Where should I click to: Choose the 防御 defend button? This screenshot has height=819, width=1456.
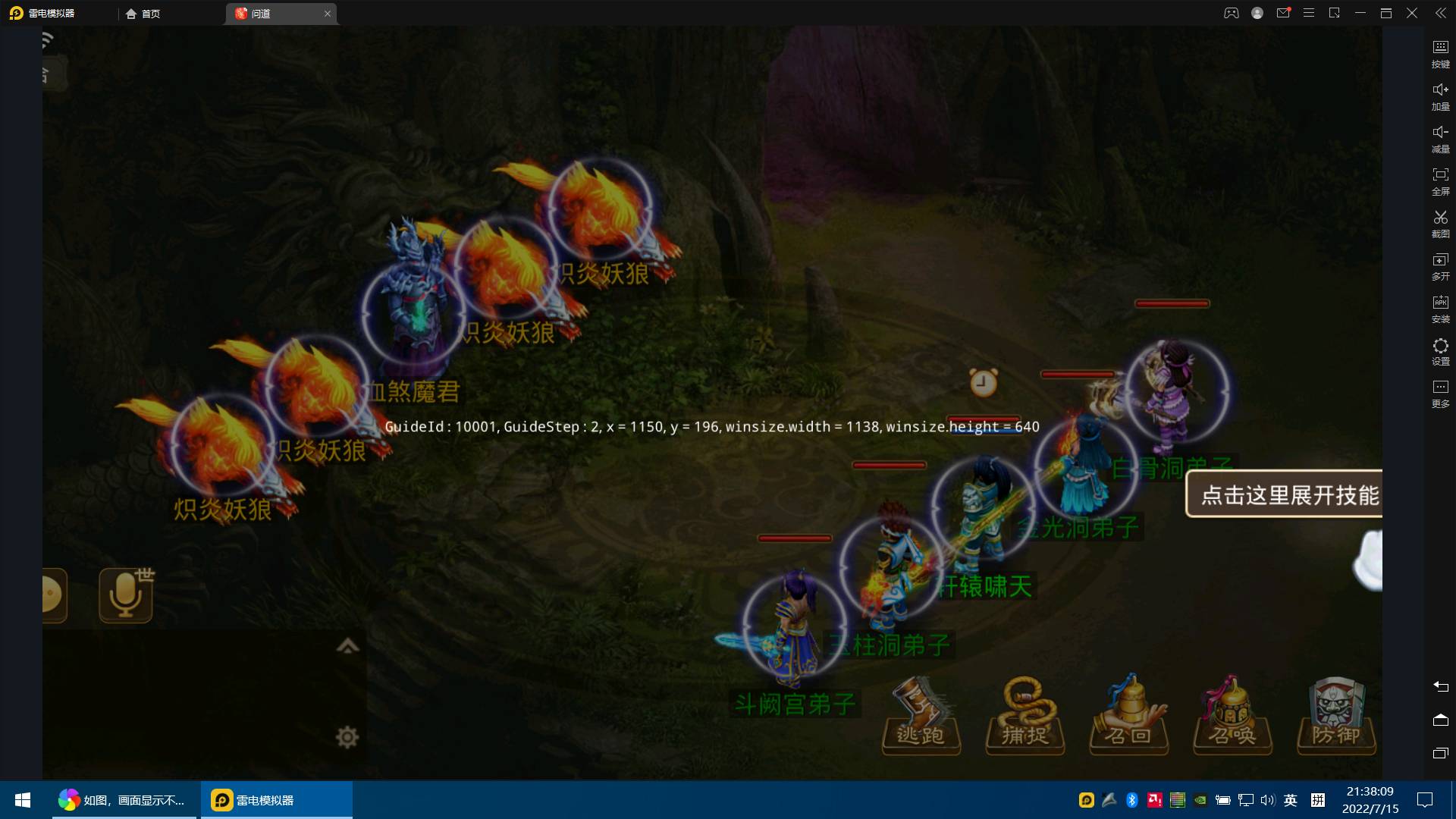[x=1335, y=717]
